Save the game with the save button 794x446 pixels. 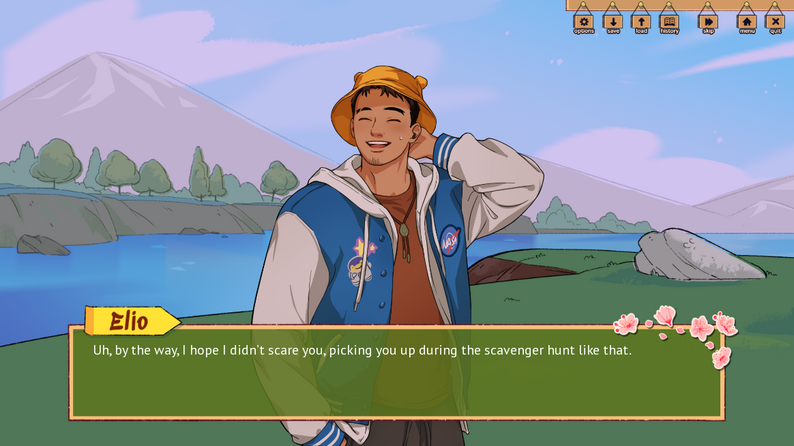pos(612,21)
